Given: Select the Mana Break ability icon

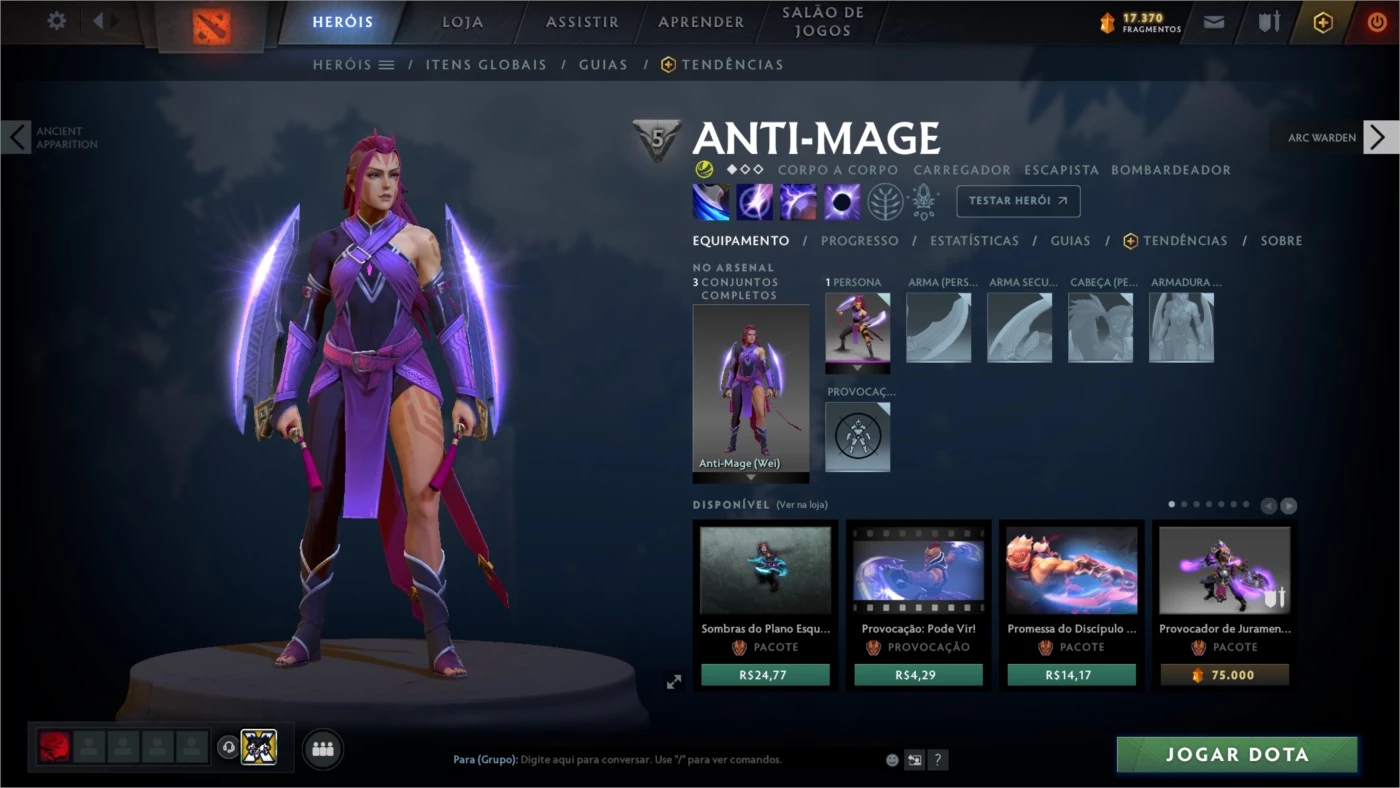Looking at the screenshot, I should [711, 202].
